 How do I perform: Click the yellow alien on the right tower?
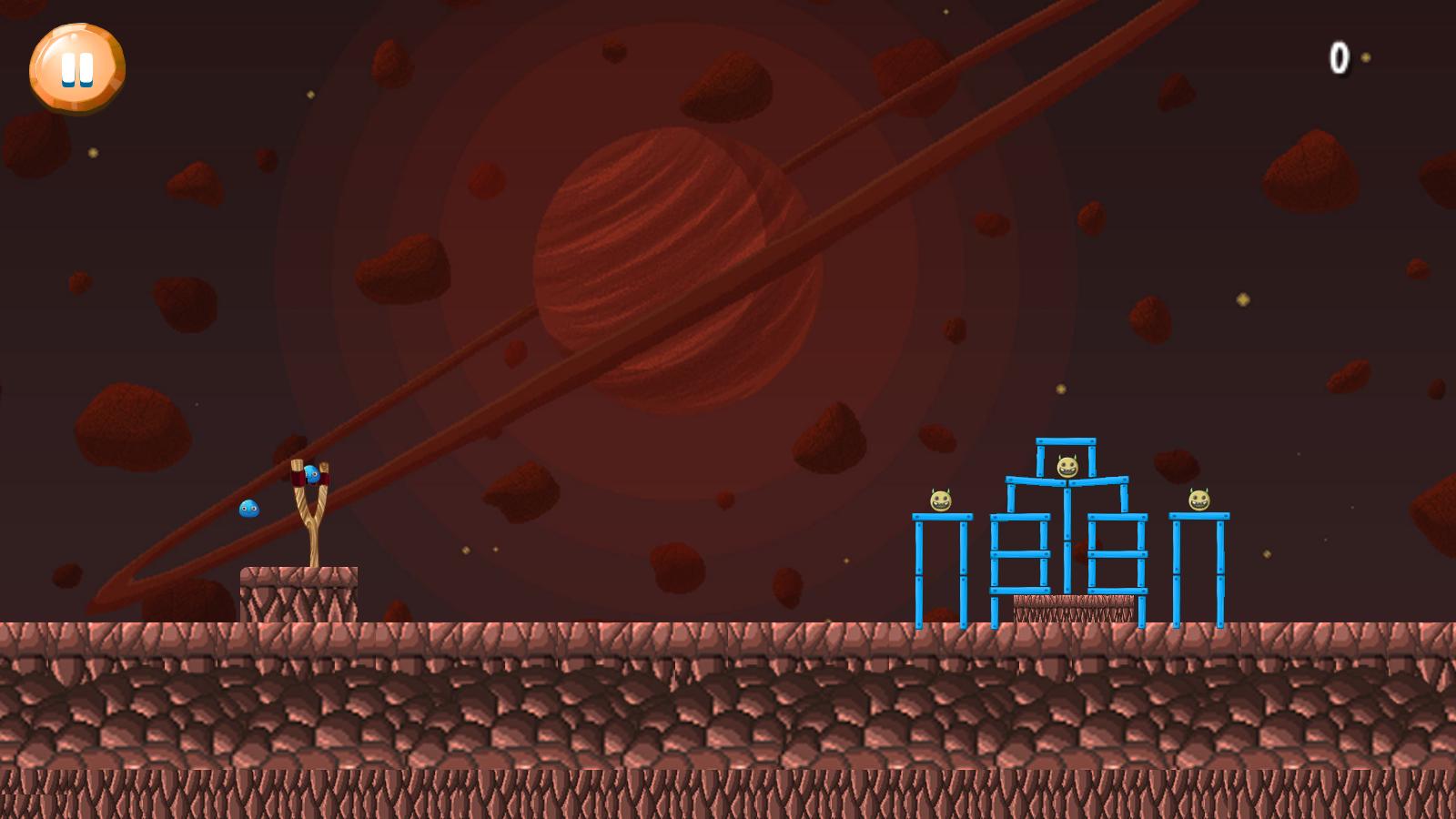click(x=1198, y=500)
